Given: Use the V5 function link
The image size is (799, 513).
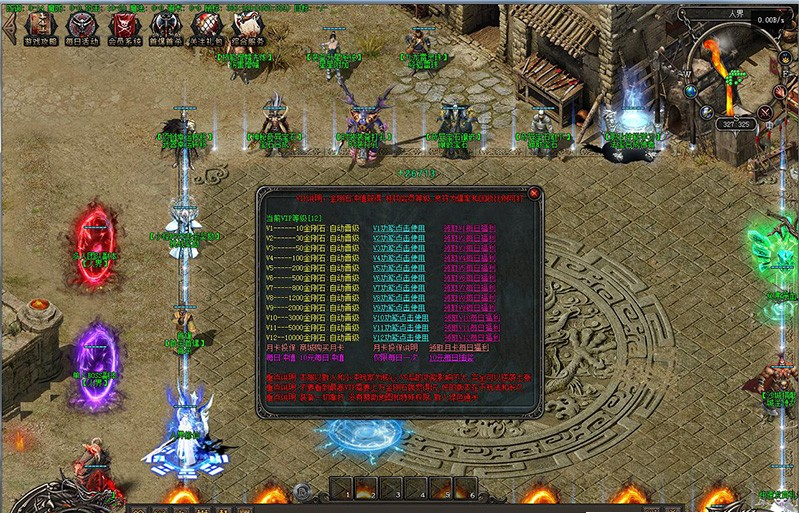Looking at the screenshot, I should [399, 267].
